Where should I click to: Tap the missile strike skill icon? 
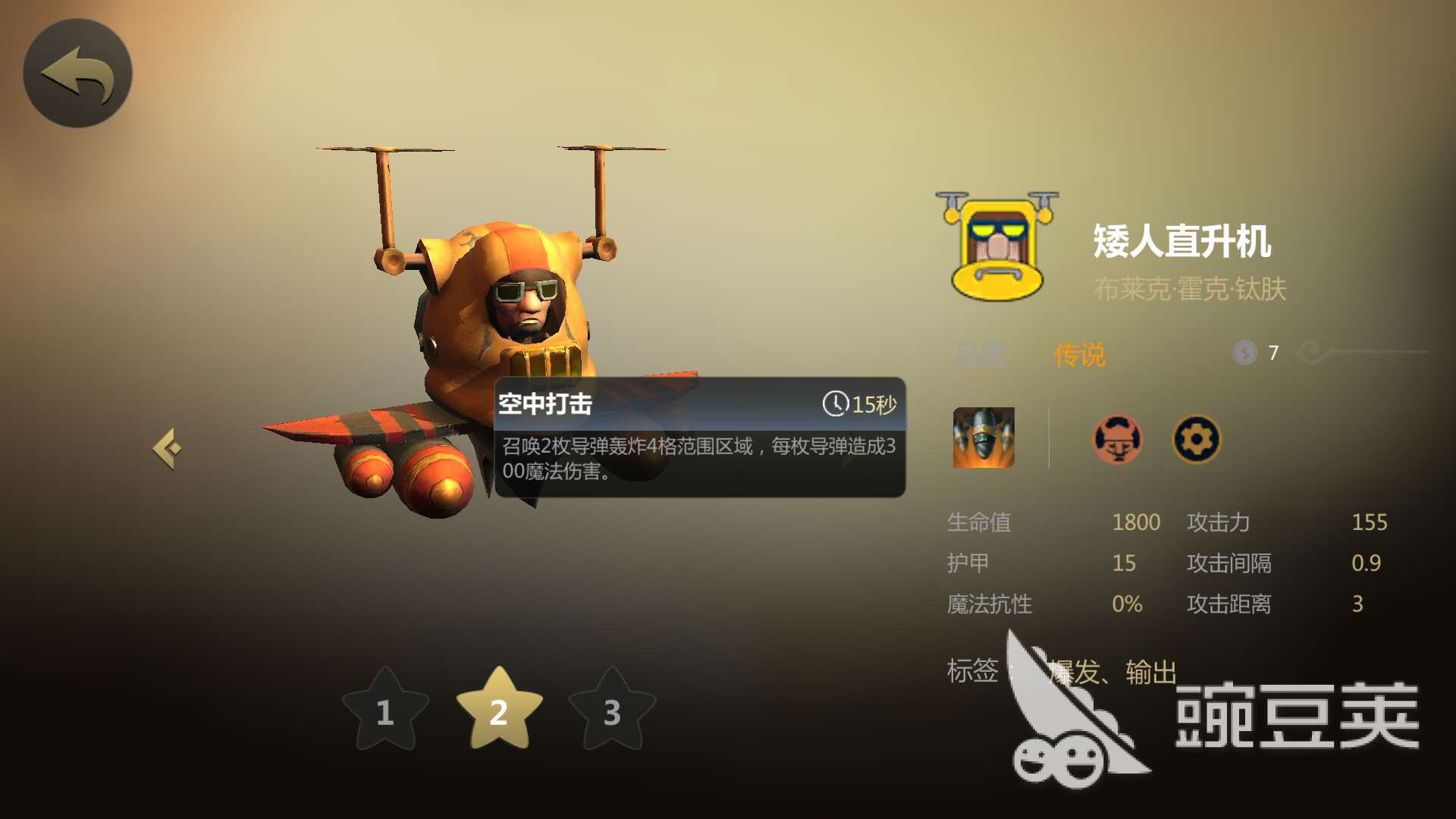[984, 438]
